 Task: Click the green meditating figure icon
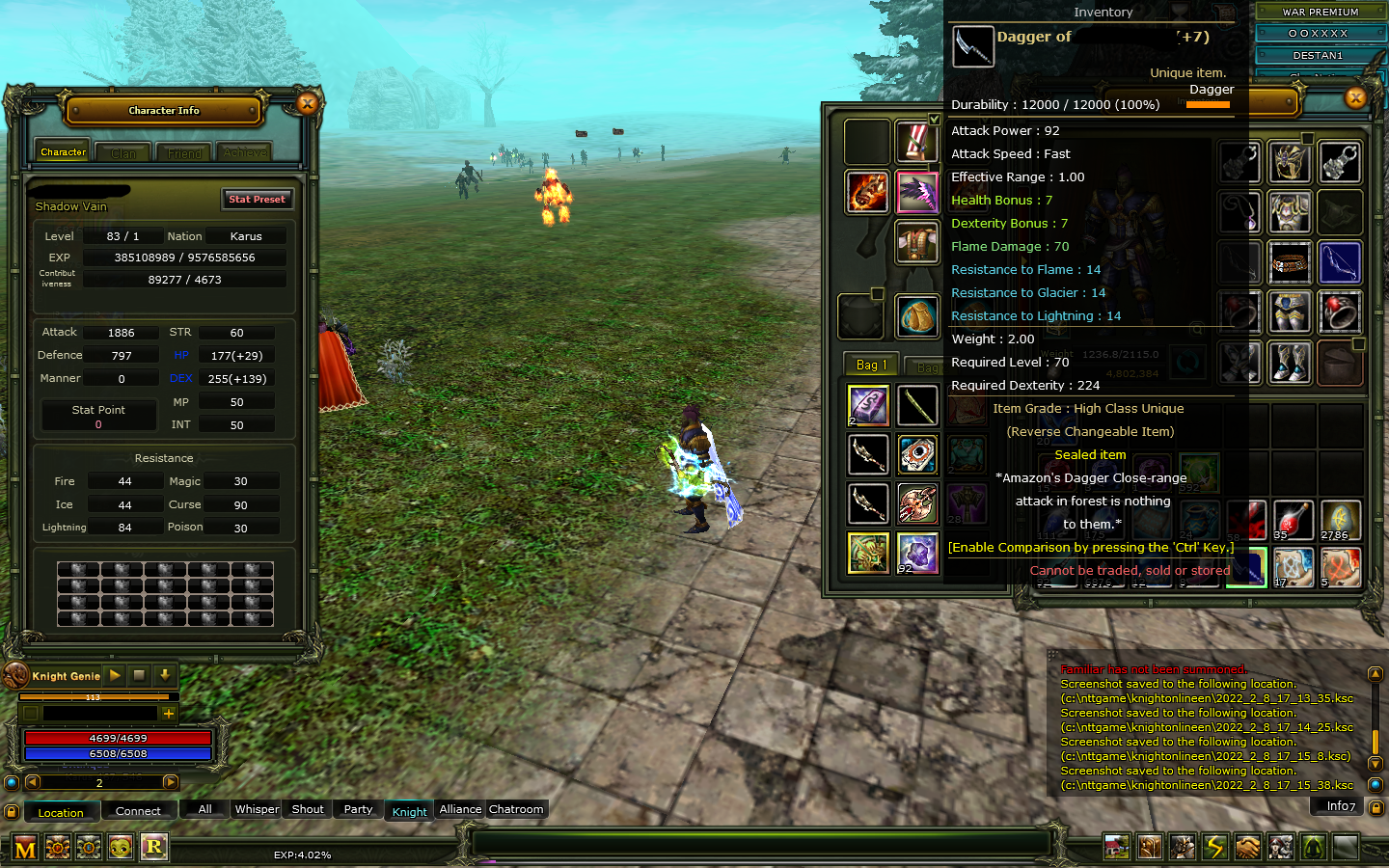point(1313,847)
